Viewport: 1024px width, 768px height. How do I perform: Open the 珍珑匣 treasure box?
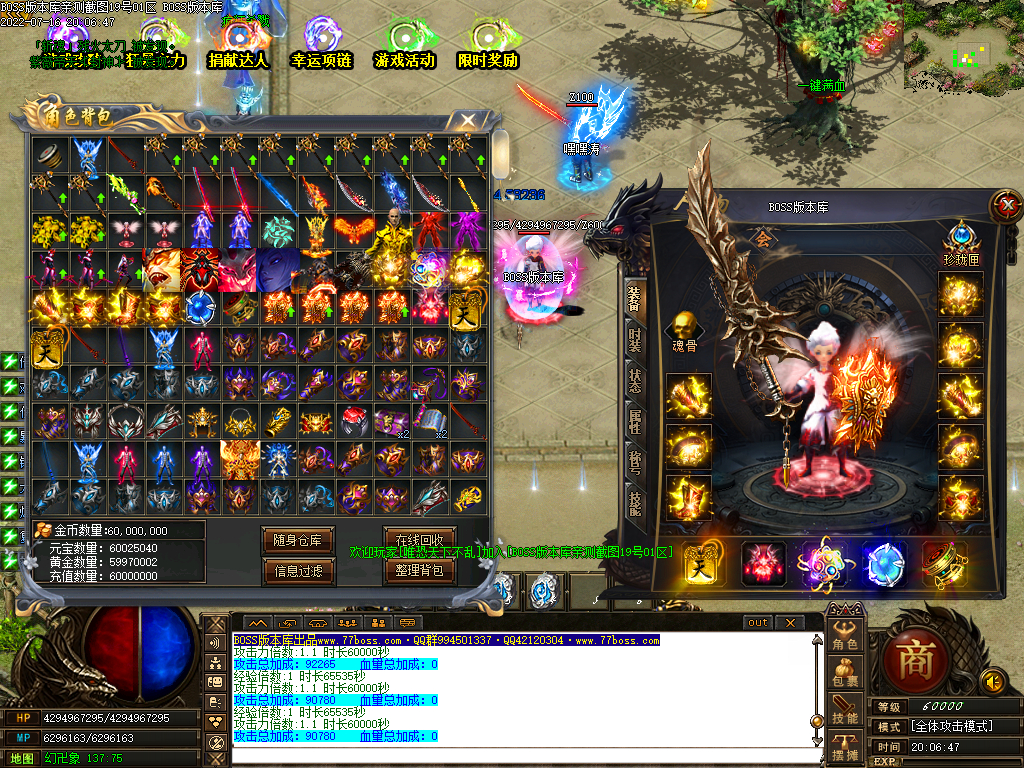961,241
